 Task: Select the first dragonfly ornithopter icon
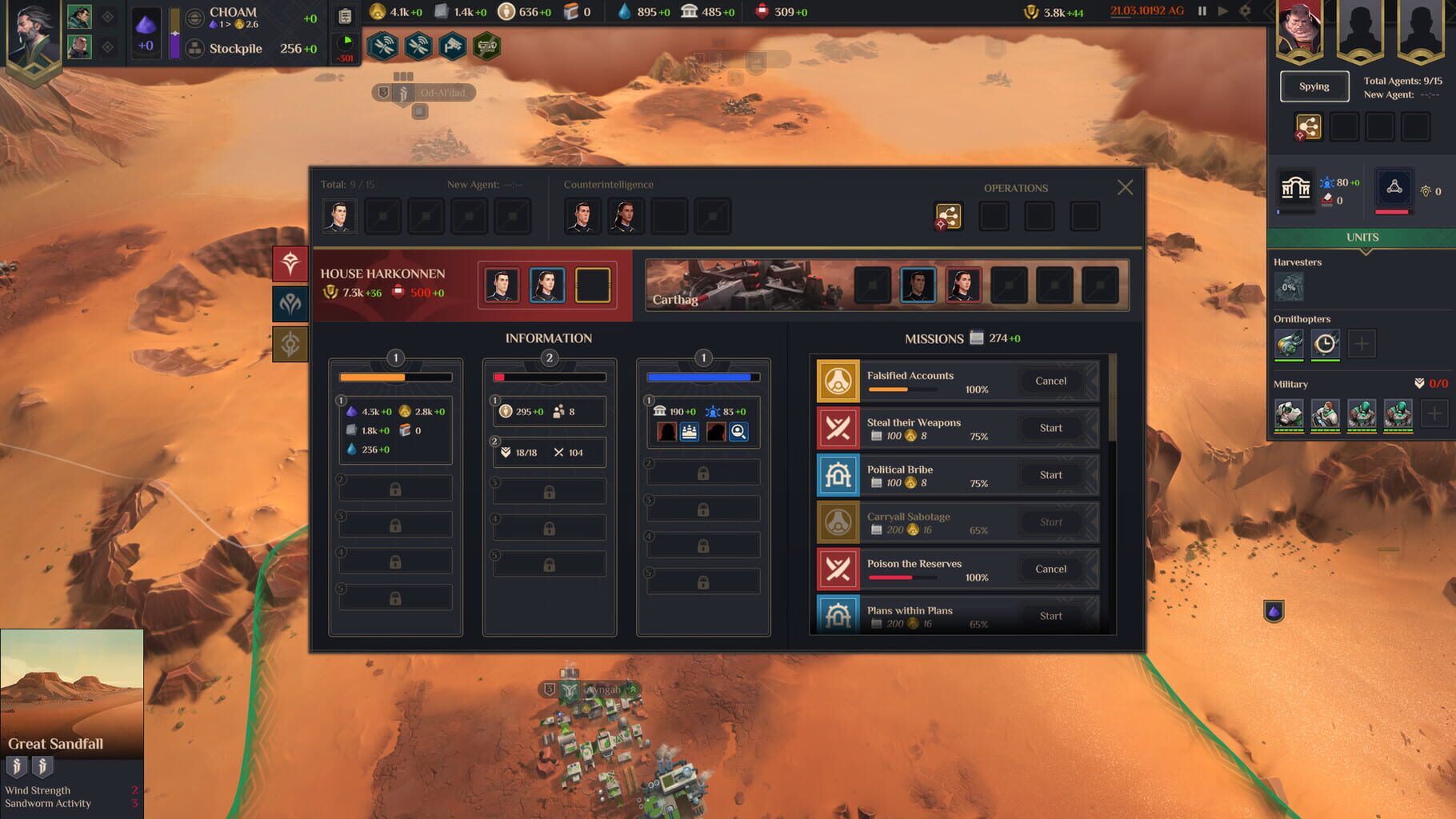pos(1290,343)
